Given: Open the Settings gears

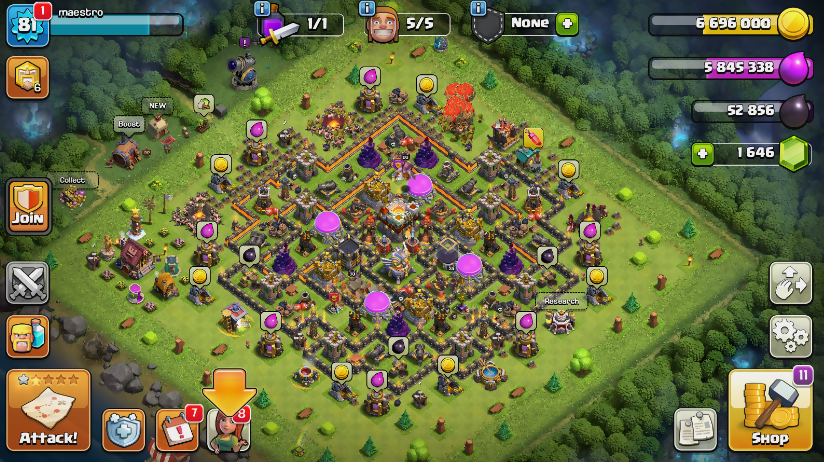Looking at the screenshot, I should 790,335.
